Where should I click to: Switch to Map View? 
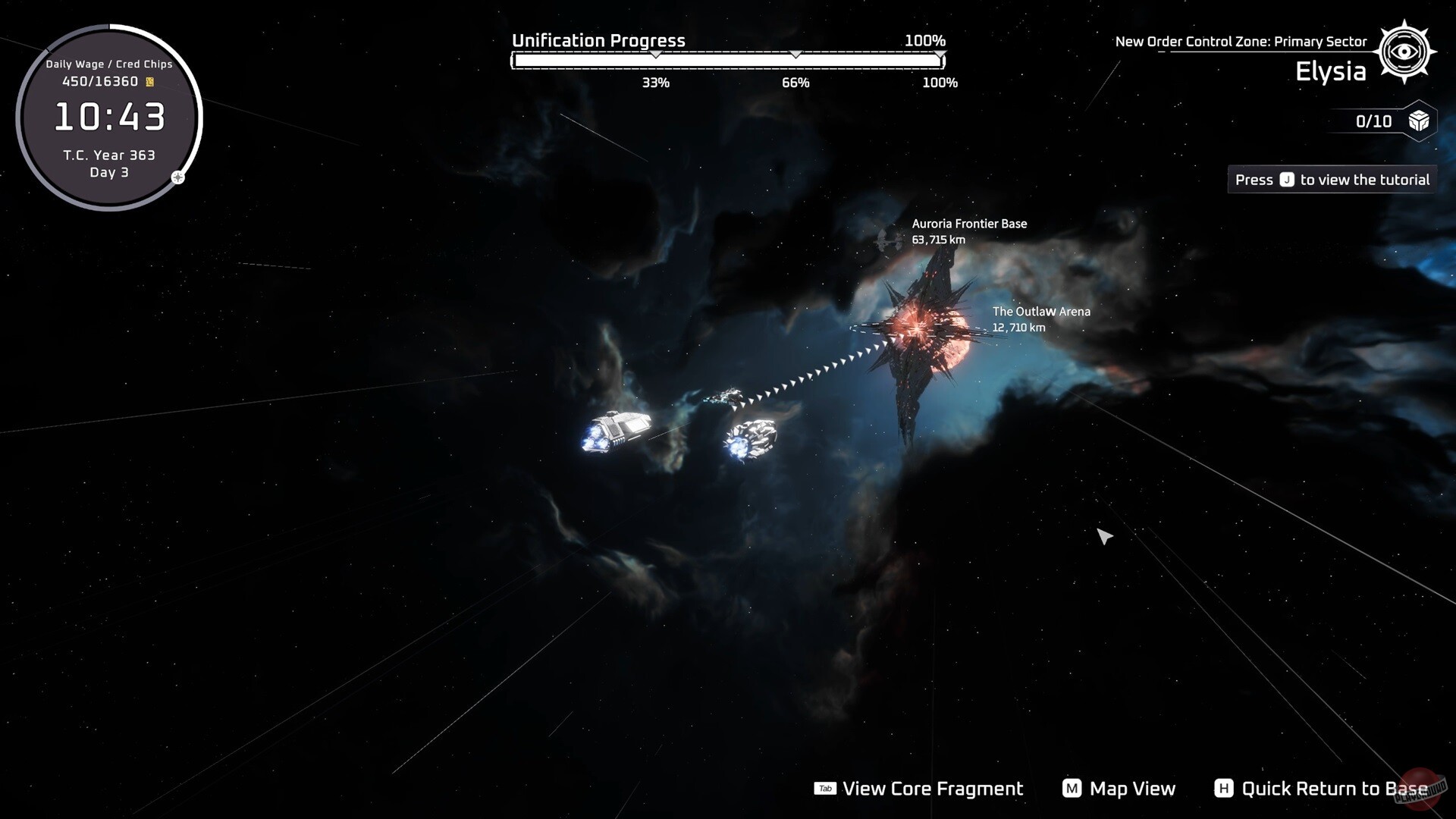click(x=1119, y=789)
